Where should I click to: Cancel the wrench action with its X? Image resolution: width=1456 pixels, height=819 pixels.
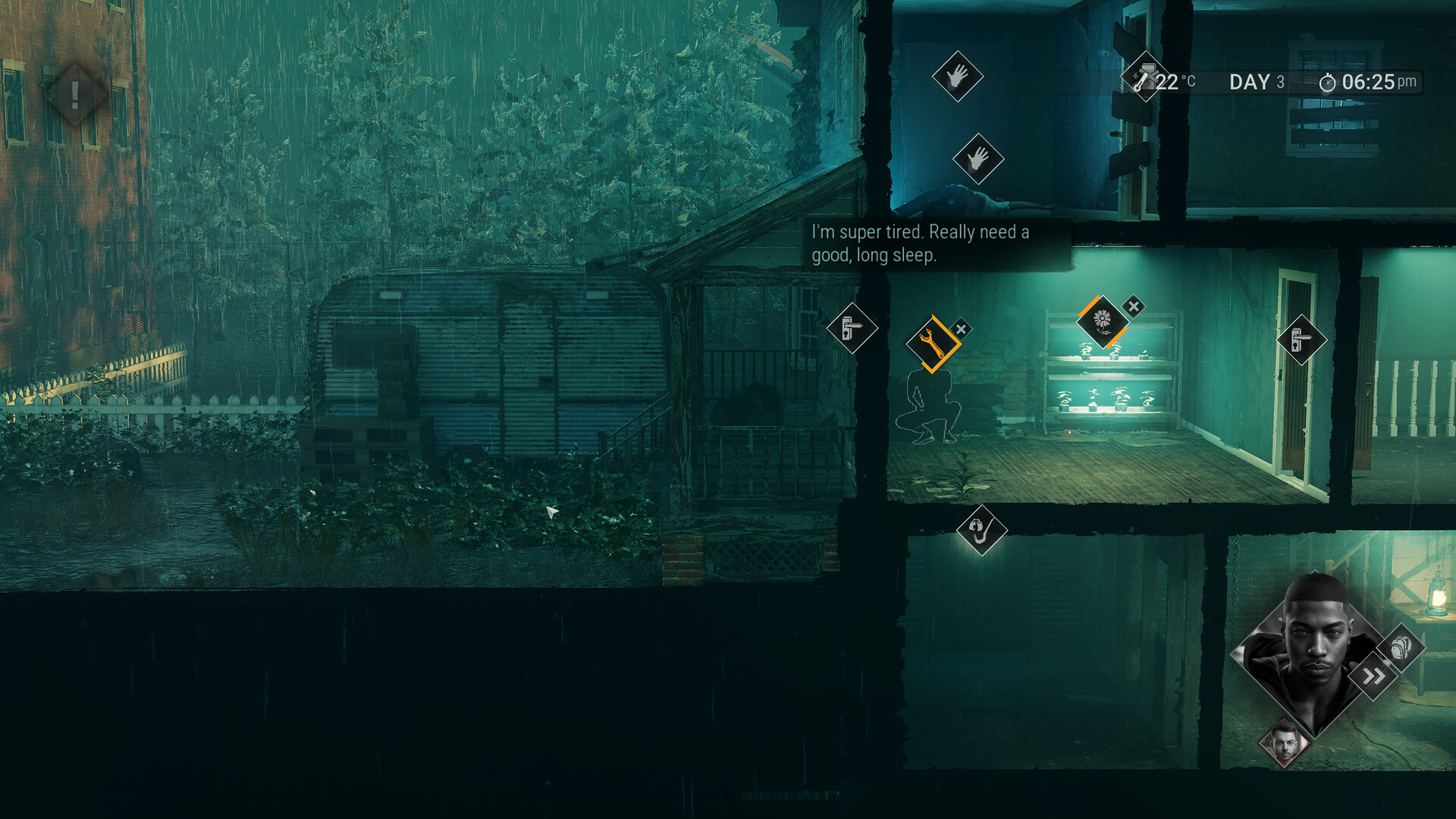[961, 329]
